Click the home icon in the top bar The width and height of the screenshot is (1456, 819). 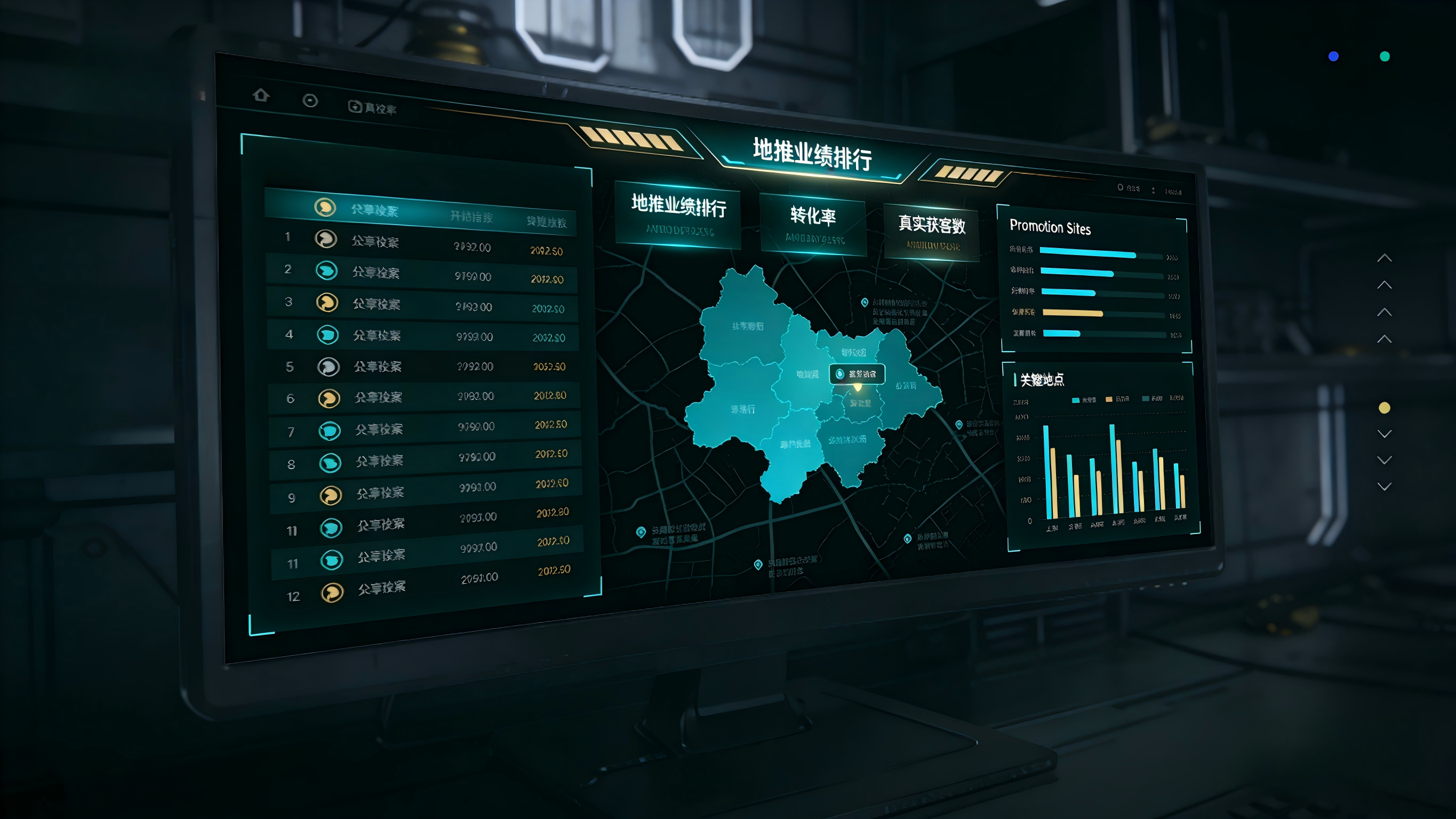pos(261,95)
